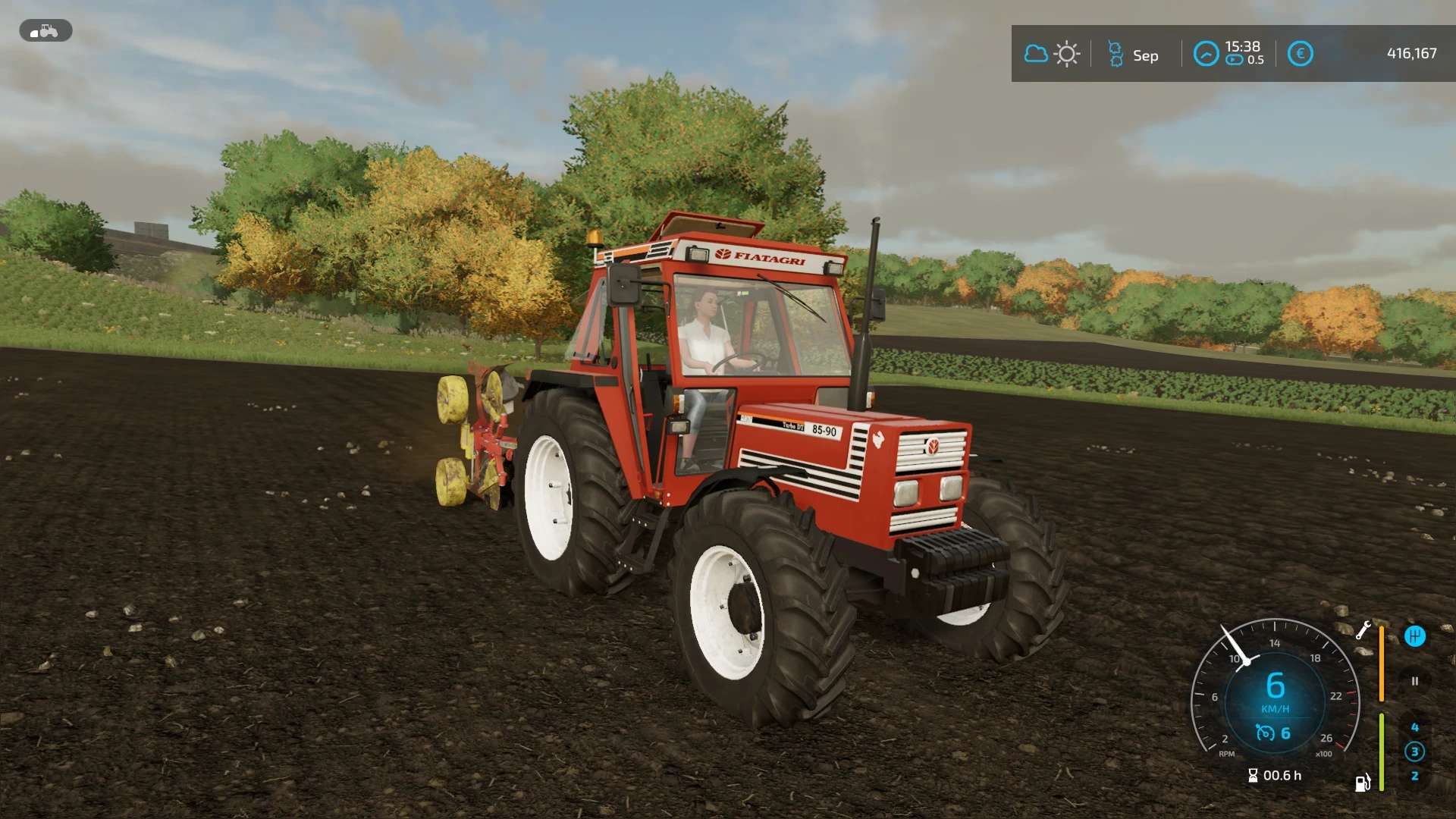The image size is (1456, 819).
Task: Toggle the cruise control icon
Action: 1265,733
